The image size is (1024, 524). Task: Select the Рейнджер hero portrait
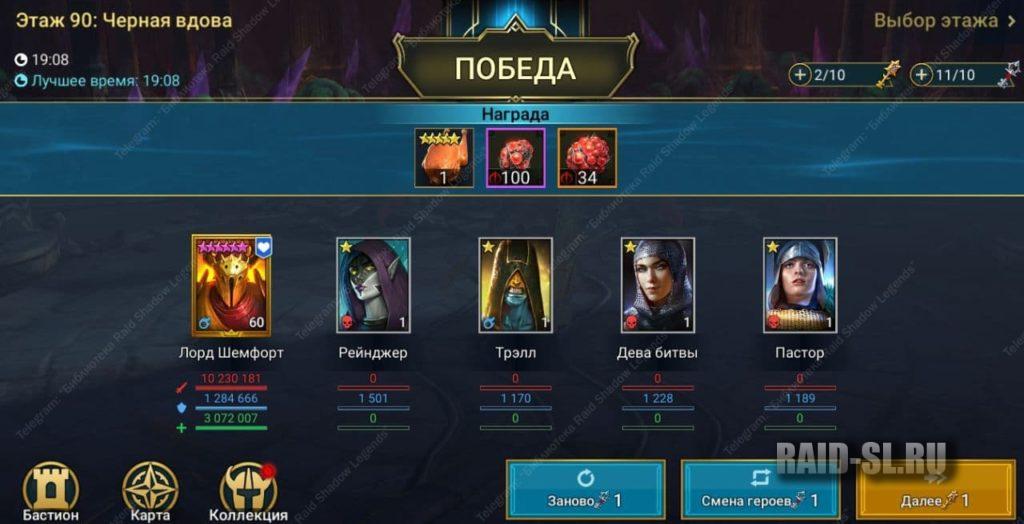[x=373, y=286]
